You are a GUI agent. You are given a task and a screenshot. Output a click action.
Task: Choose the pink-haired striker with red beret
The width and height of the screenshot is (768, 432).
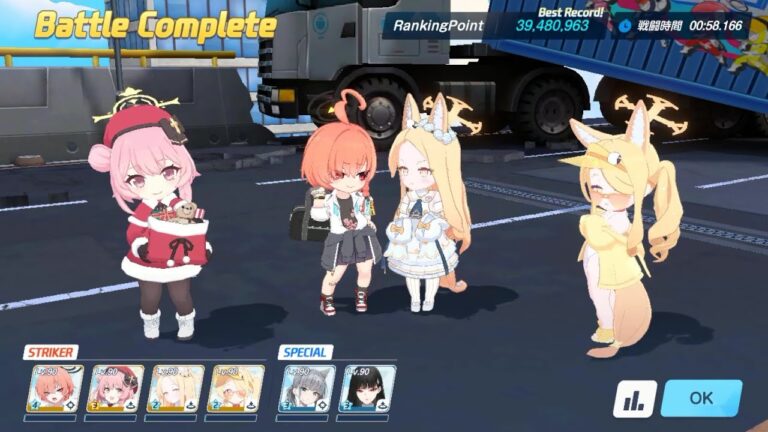pos(115,388)
